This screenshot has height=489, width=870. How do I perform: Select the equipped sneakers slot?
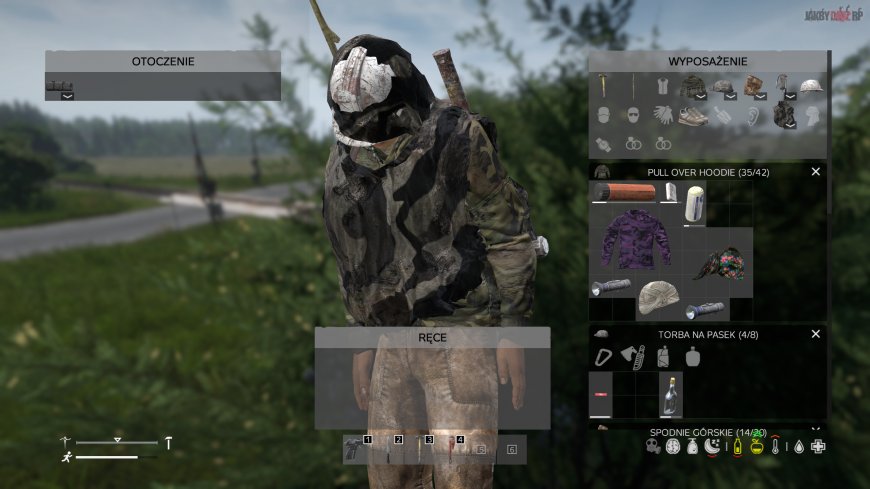pos(693,116)
